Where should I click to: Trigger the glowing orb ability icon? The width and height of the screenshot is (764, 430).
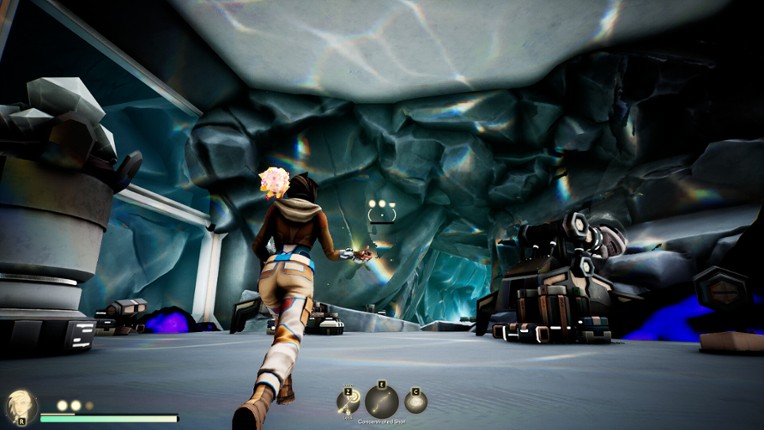tap(415, 402)
